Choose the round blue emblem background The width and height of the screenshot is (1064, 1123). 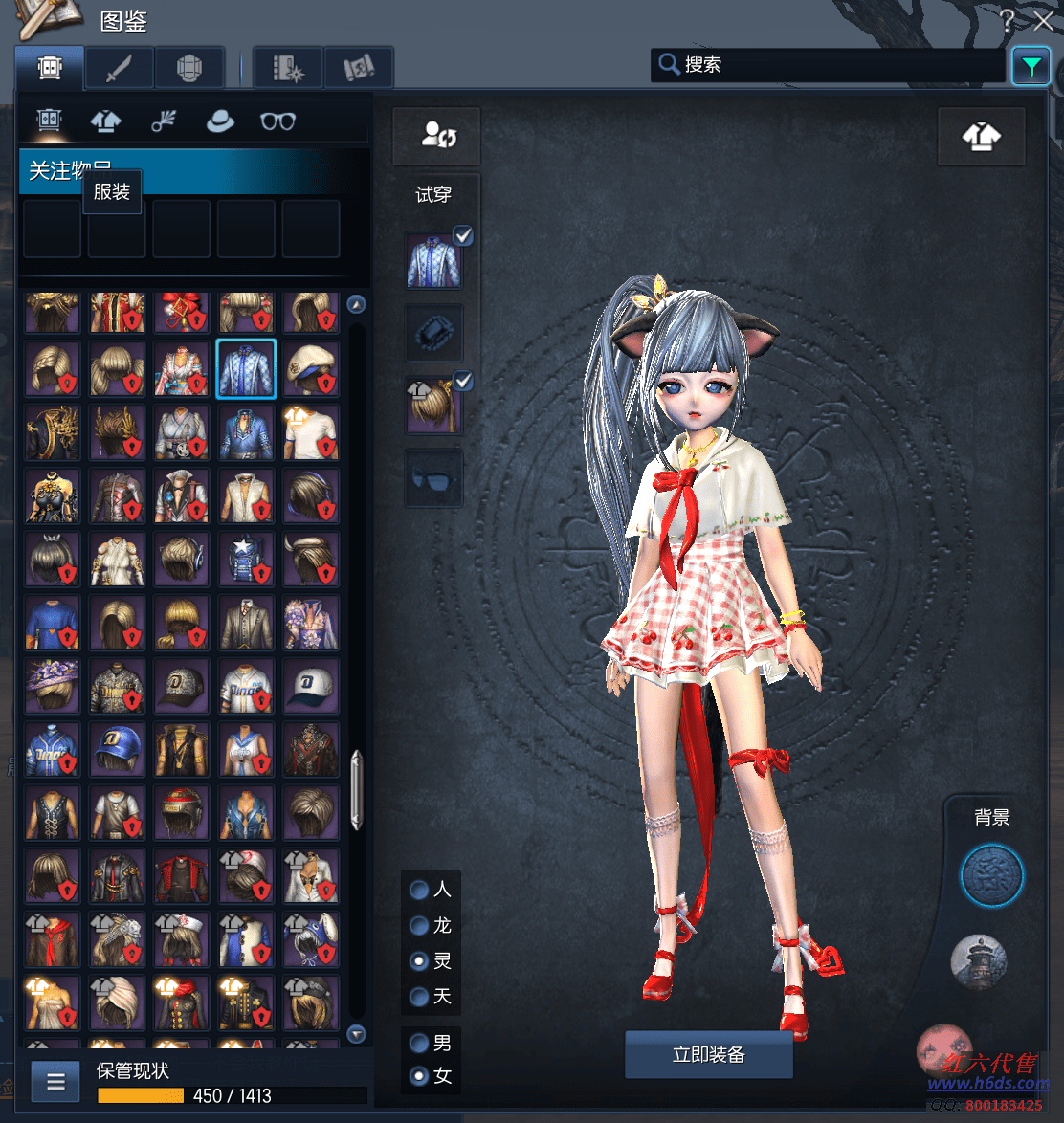(x=992, y=875)
